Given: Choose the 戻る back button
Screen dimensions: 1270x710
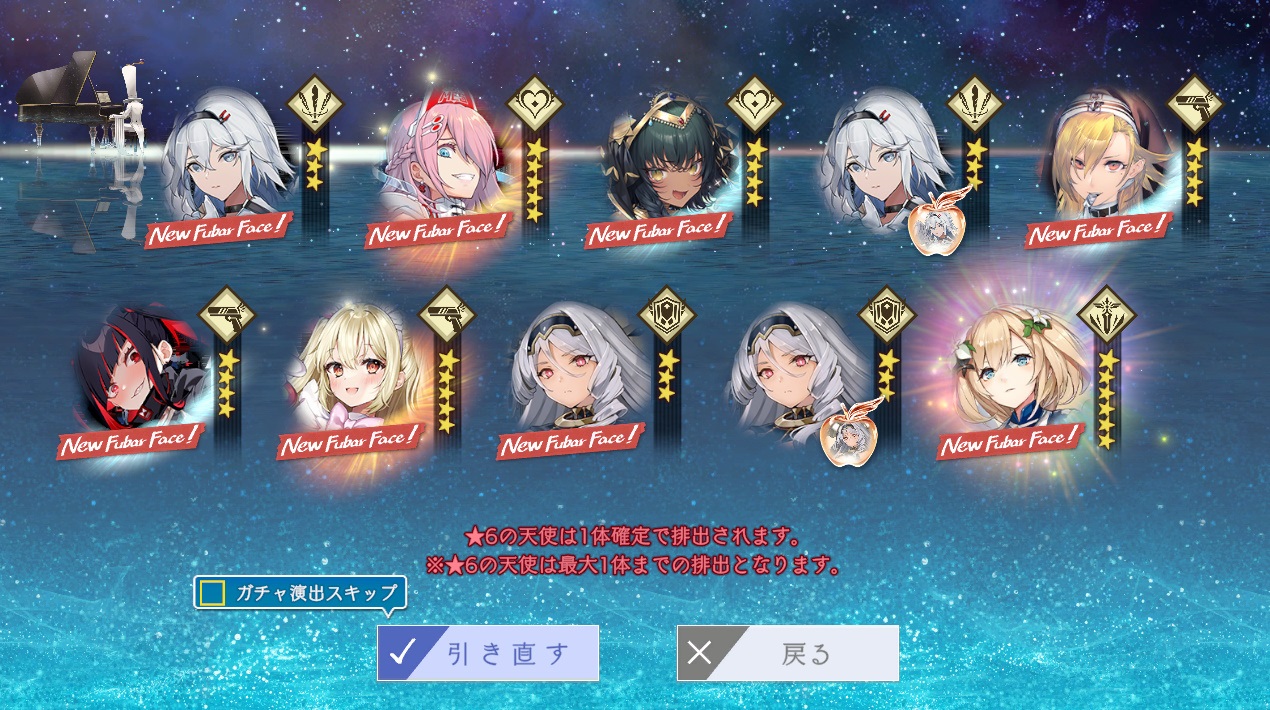Looking at the screenshot, I should [x=788, y=653].
